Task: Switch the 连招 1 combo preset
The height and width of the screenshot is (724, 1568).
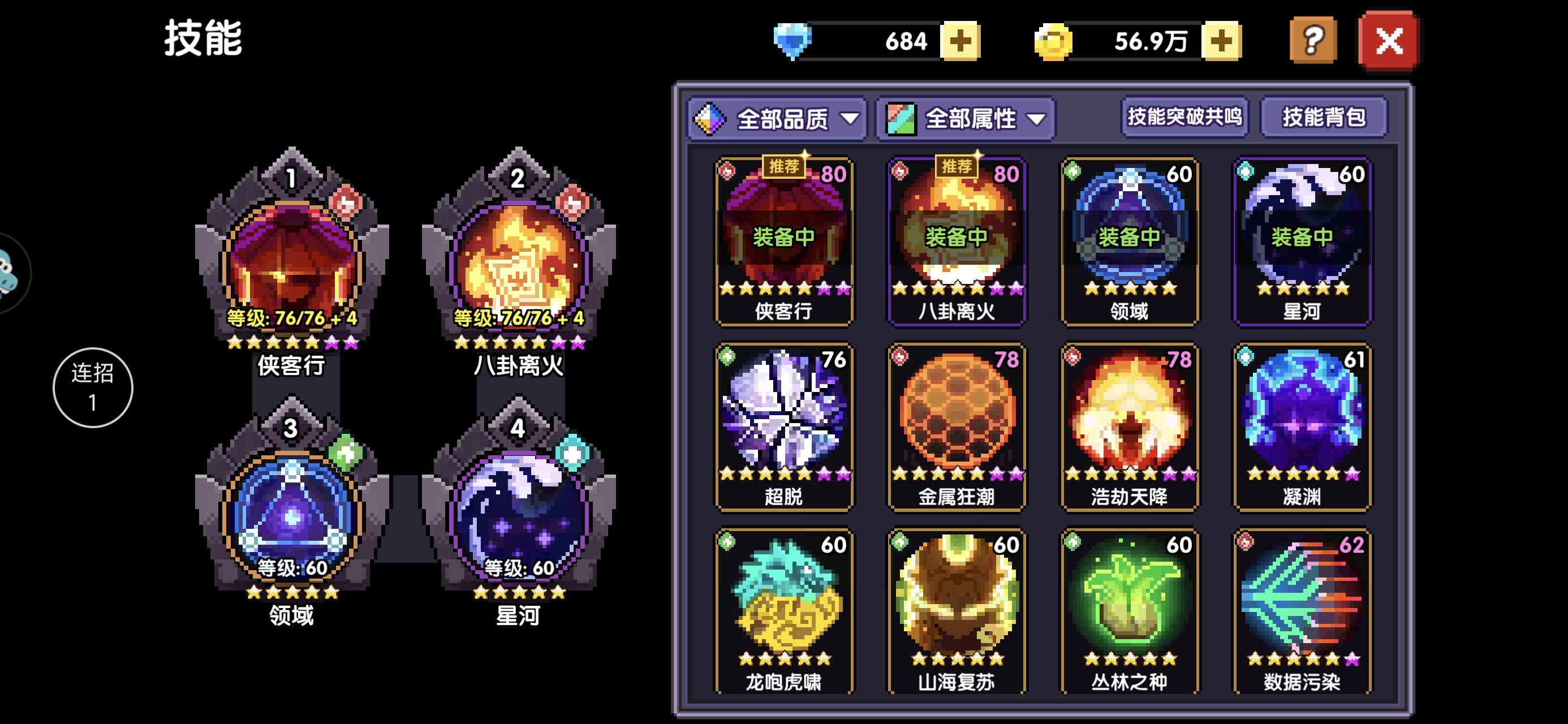Action: (x=93, y=387)
